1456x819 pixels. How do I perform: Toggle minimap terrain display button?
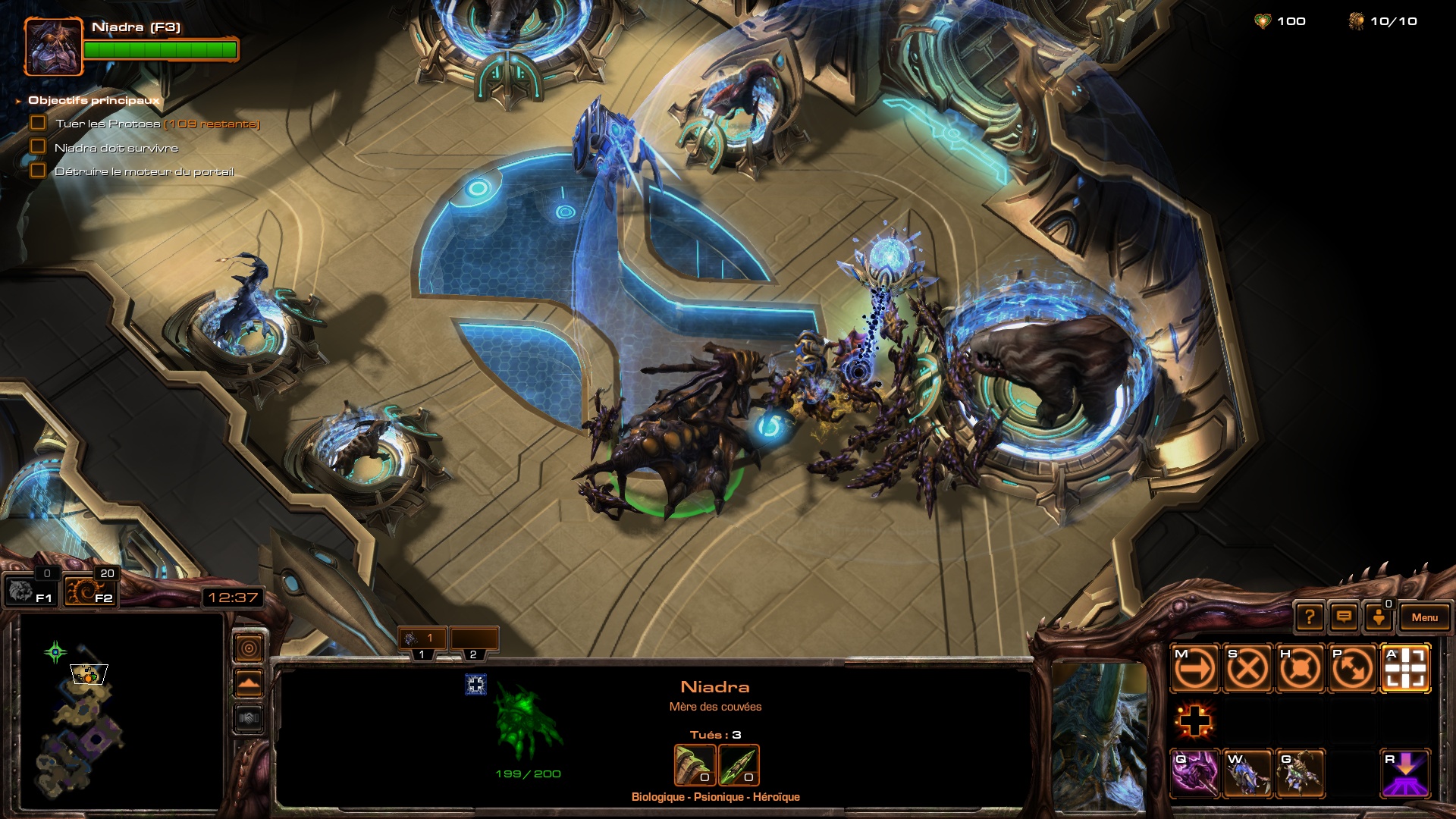pos(249,683)
